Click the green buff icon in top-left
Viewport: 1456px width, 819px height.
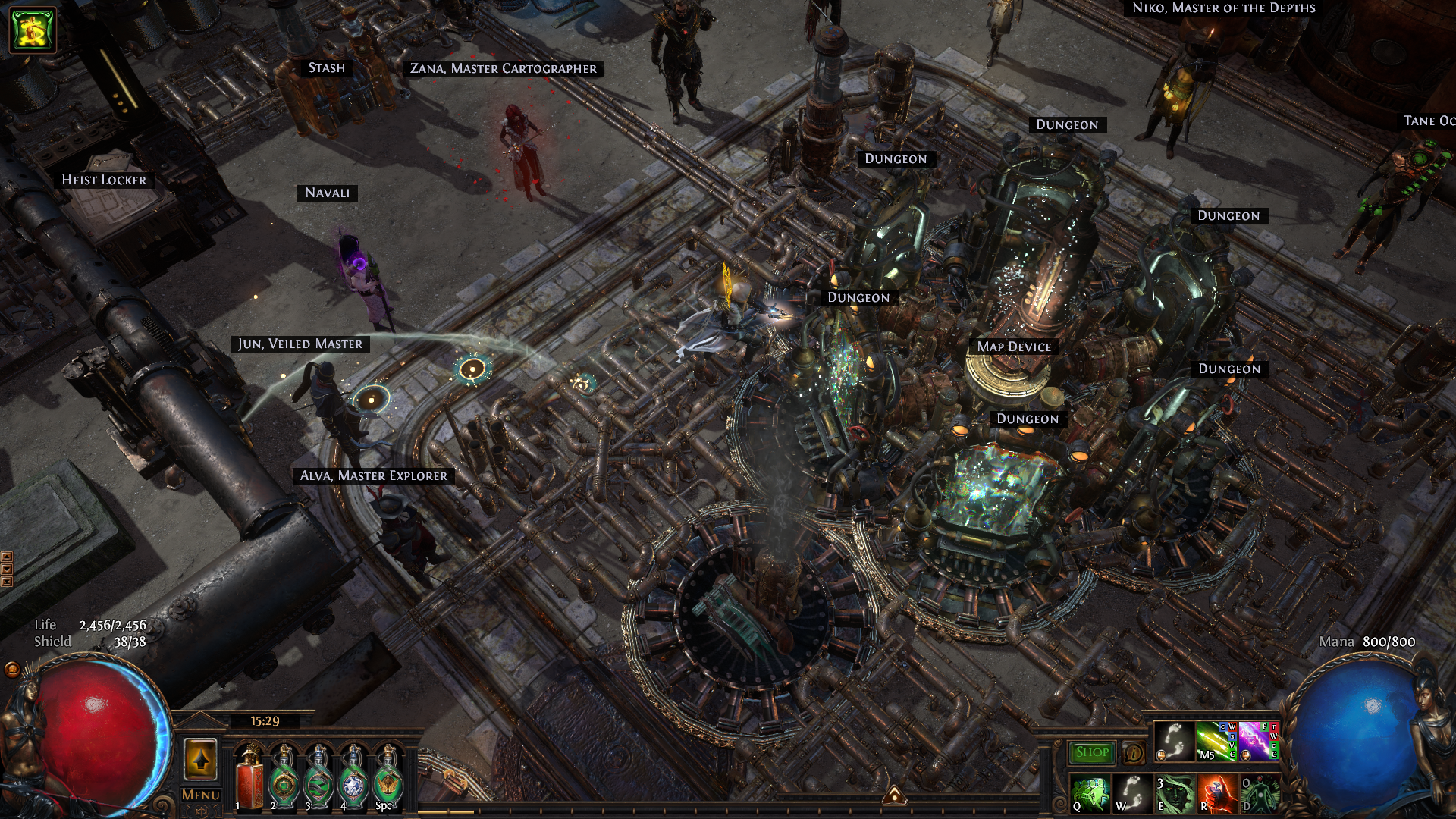coord(33,30)
